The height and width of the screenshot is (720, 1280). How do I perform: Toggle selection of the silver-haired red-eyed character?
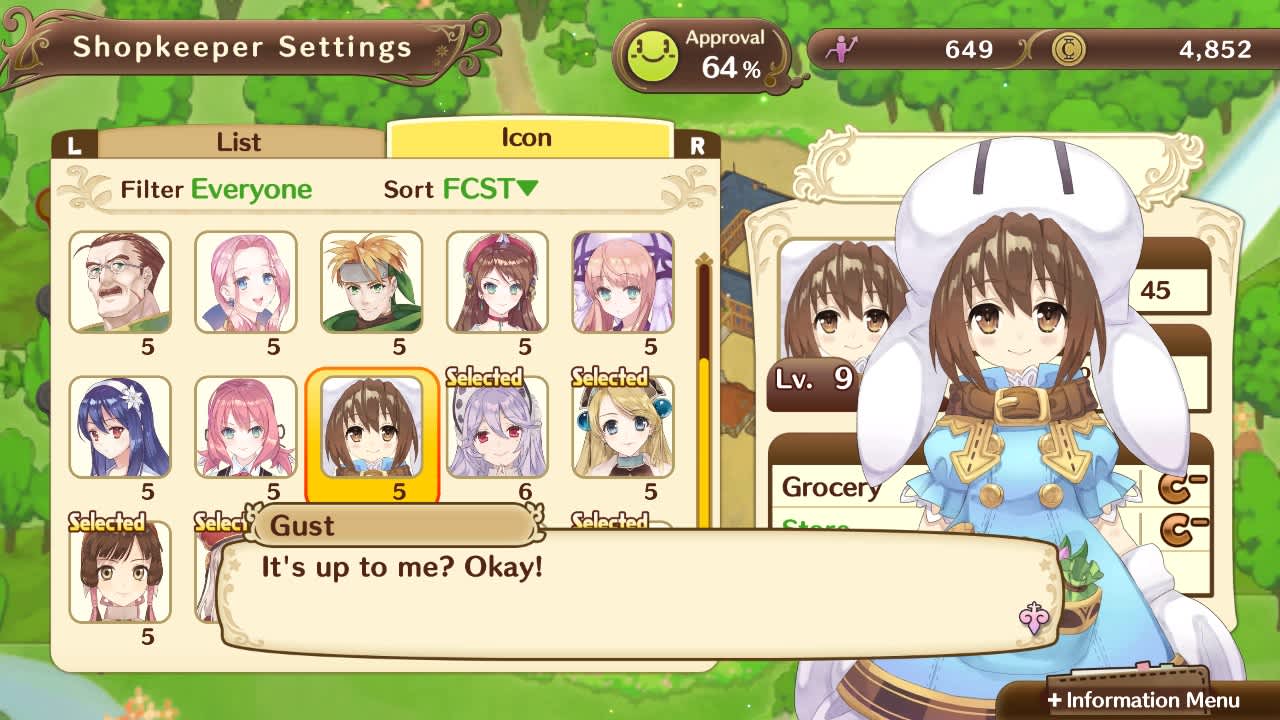click(497, 428)
